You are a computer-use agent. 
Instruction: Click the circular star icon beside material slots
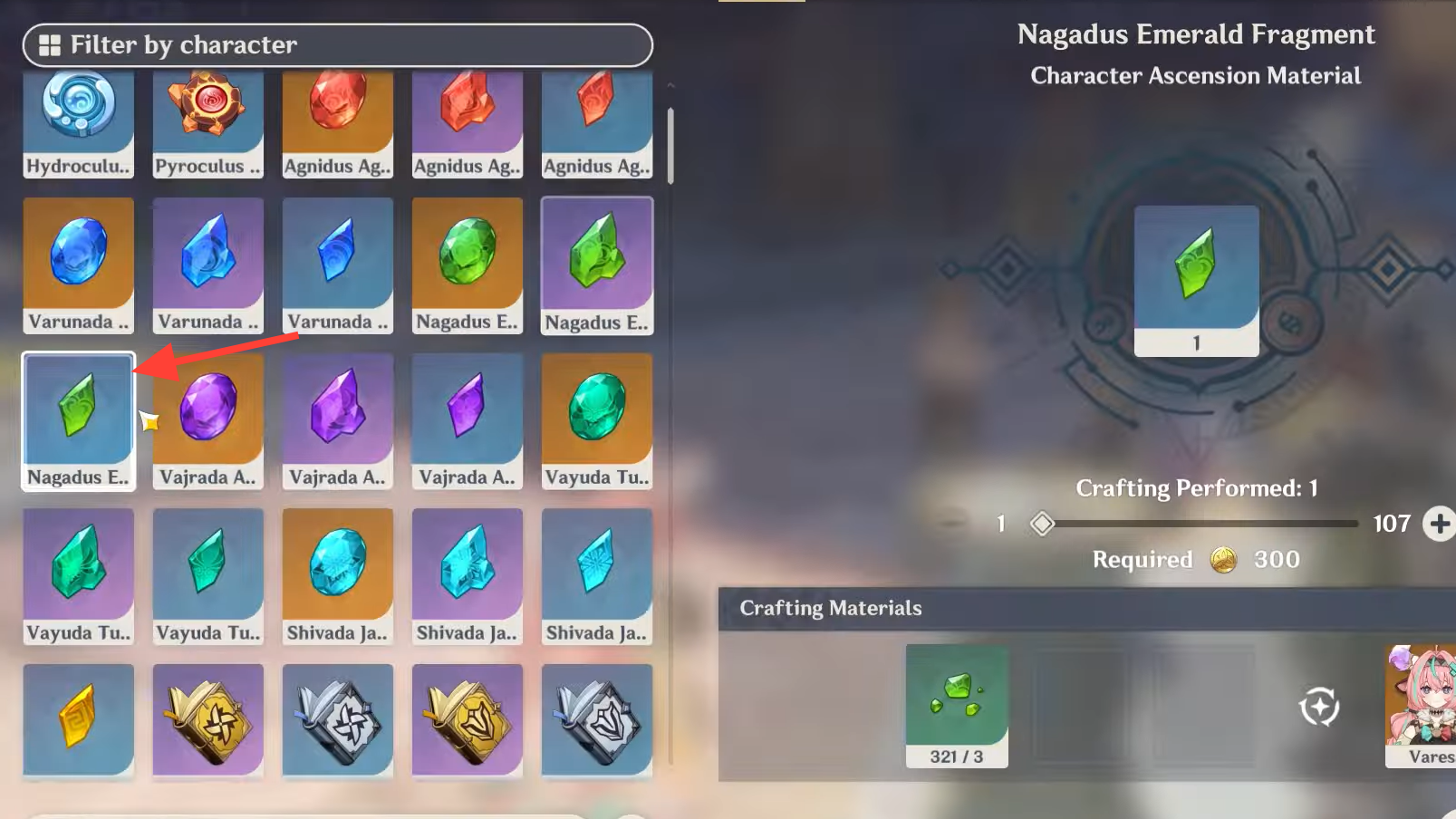pyautogui.click(x=1319, y=707)
